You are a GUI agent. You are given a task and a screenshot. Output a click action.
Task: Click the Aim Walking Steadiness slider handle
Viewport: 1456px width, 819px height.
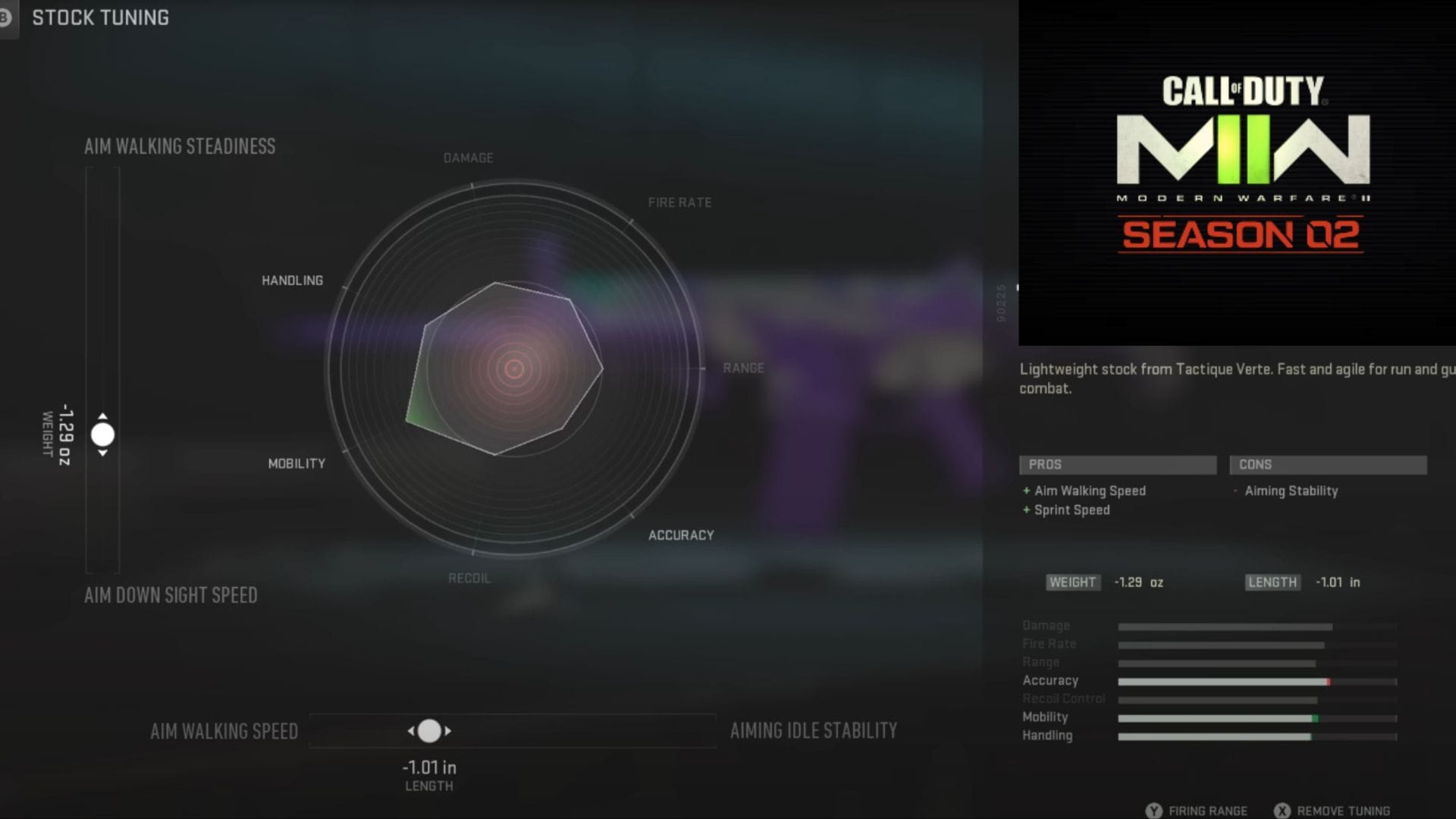(x=101, y=435)
